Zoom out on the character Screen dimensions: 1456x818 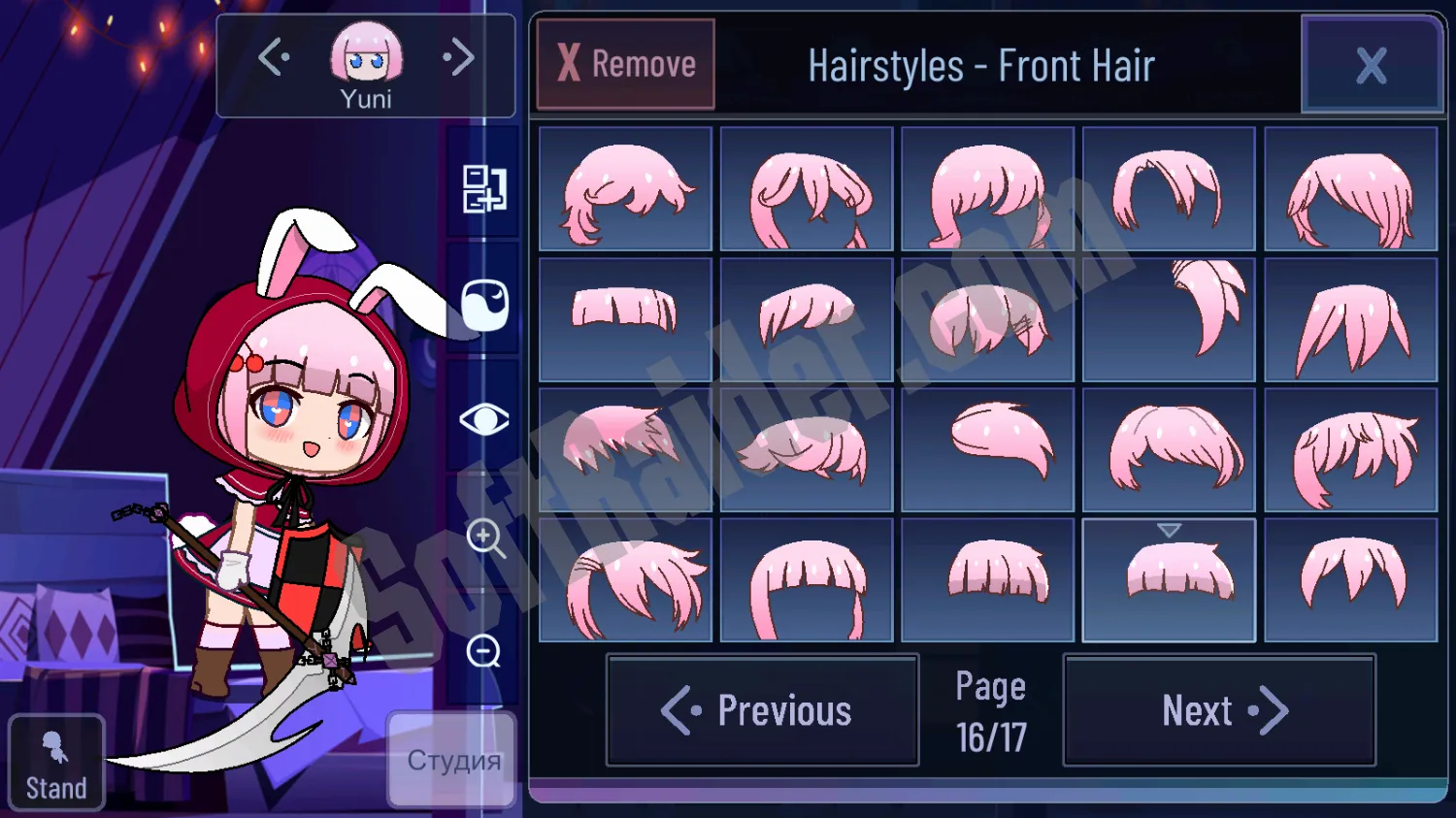click(x=484, y=651)
